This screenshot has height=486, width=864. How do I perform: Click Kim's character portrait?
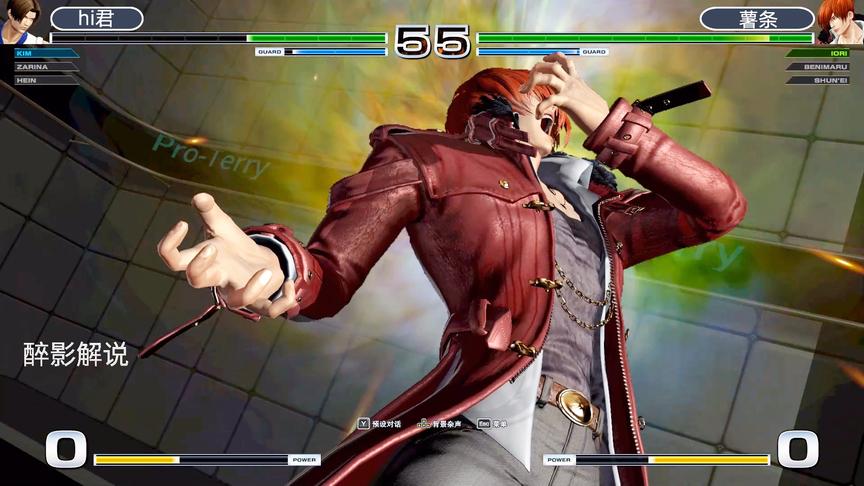[x=21, y=21]
